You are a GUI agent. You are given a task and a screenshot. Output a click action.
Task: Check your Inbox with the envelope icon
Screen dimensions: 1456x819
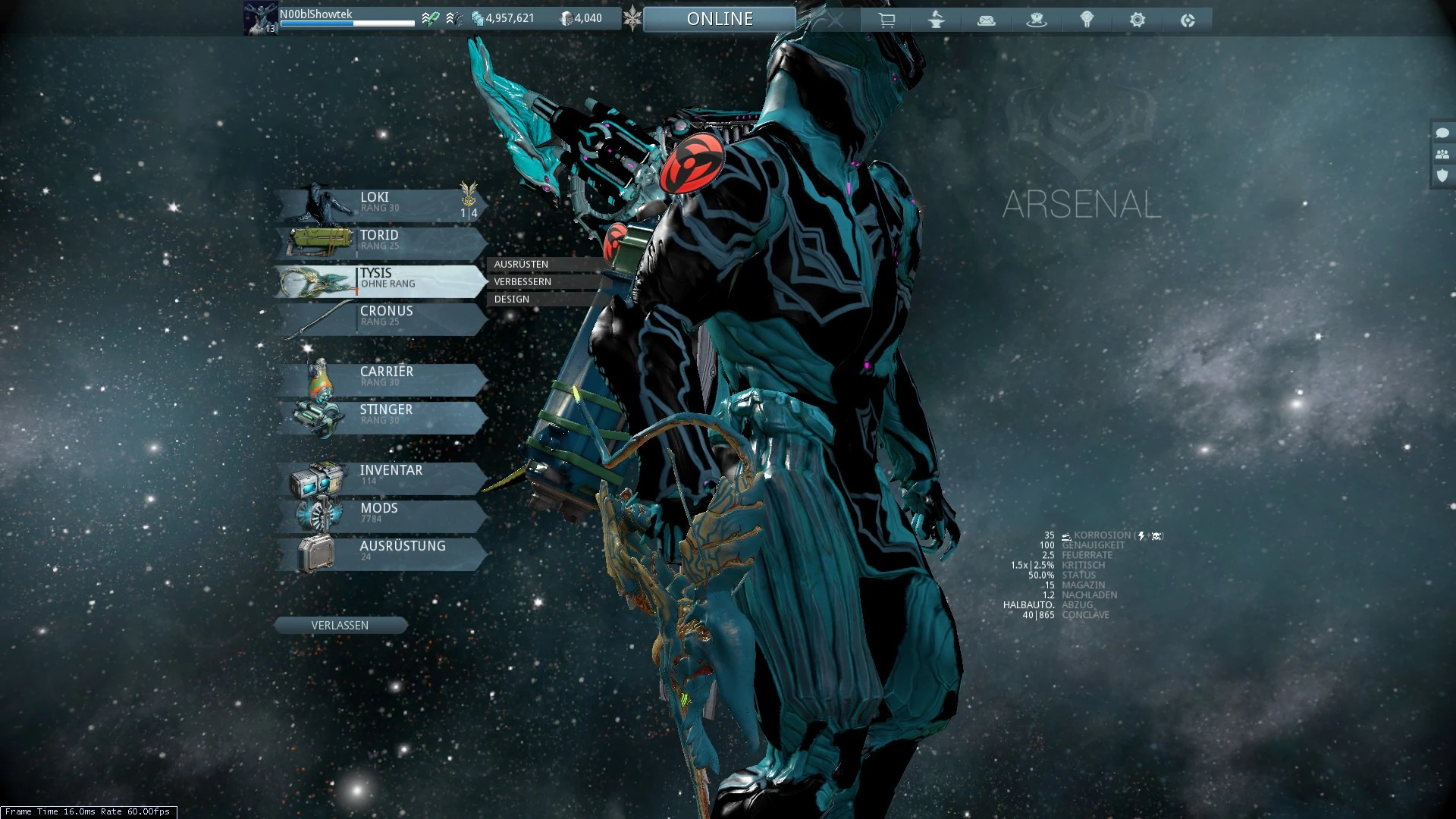[986, 20]
